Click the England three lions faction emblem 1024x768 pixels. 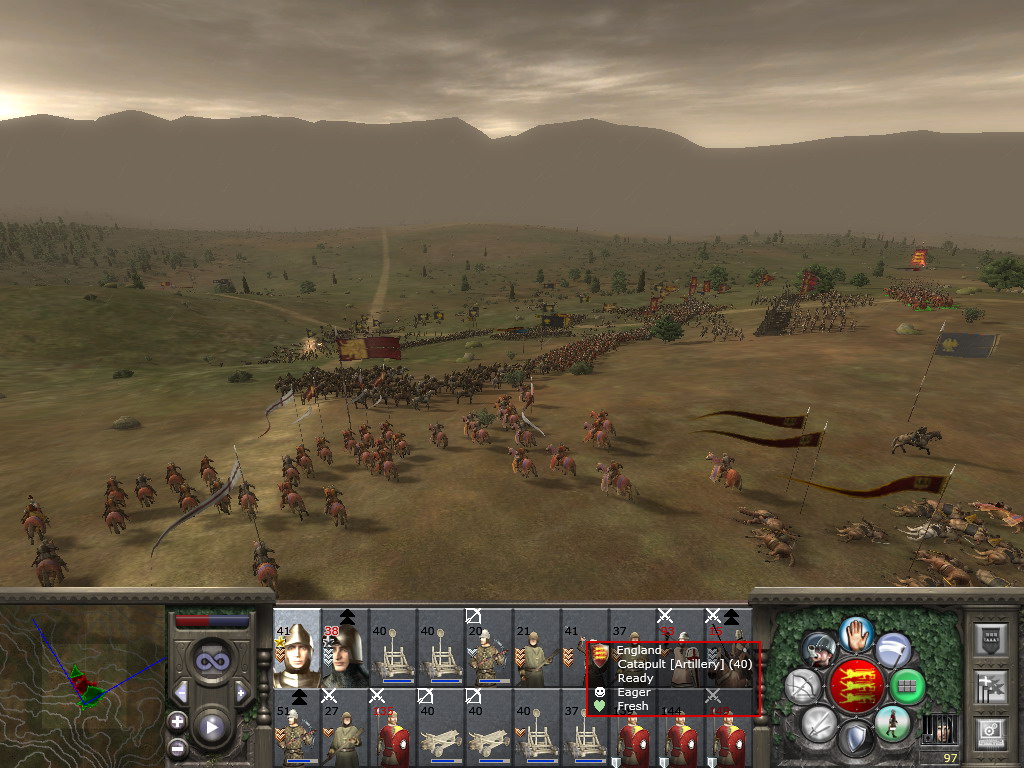[855, 685]
